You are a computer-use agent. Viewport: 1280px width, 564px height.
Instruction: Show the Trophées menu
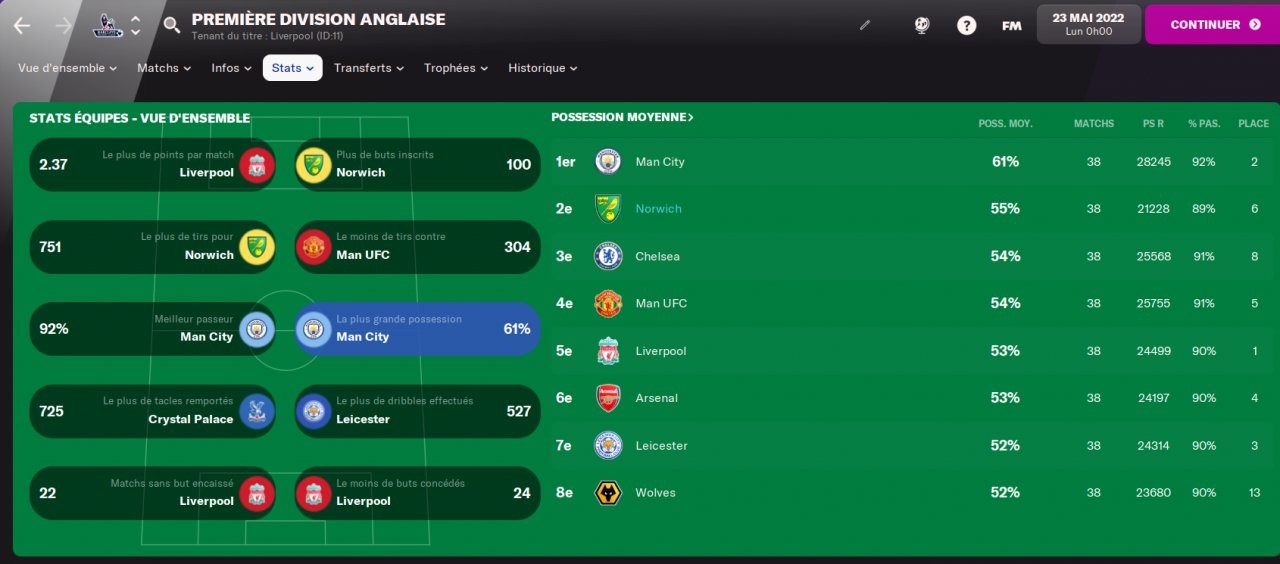tap(456, 68)
